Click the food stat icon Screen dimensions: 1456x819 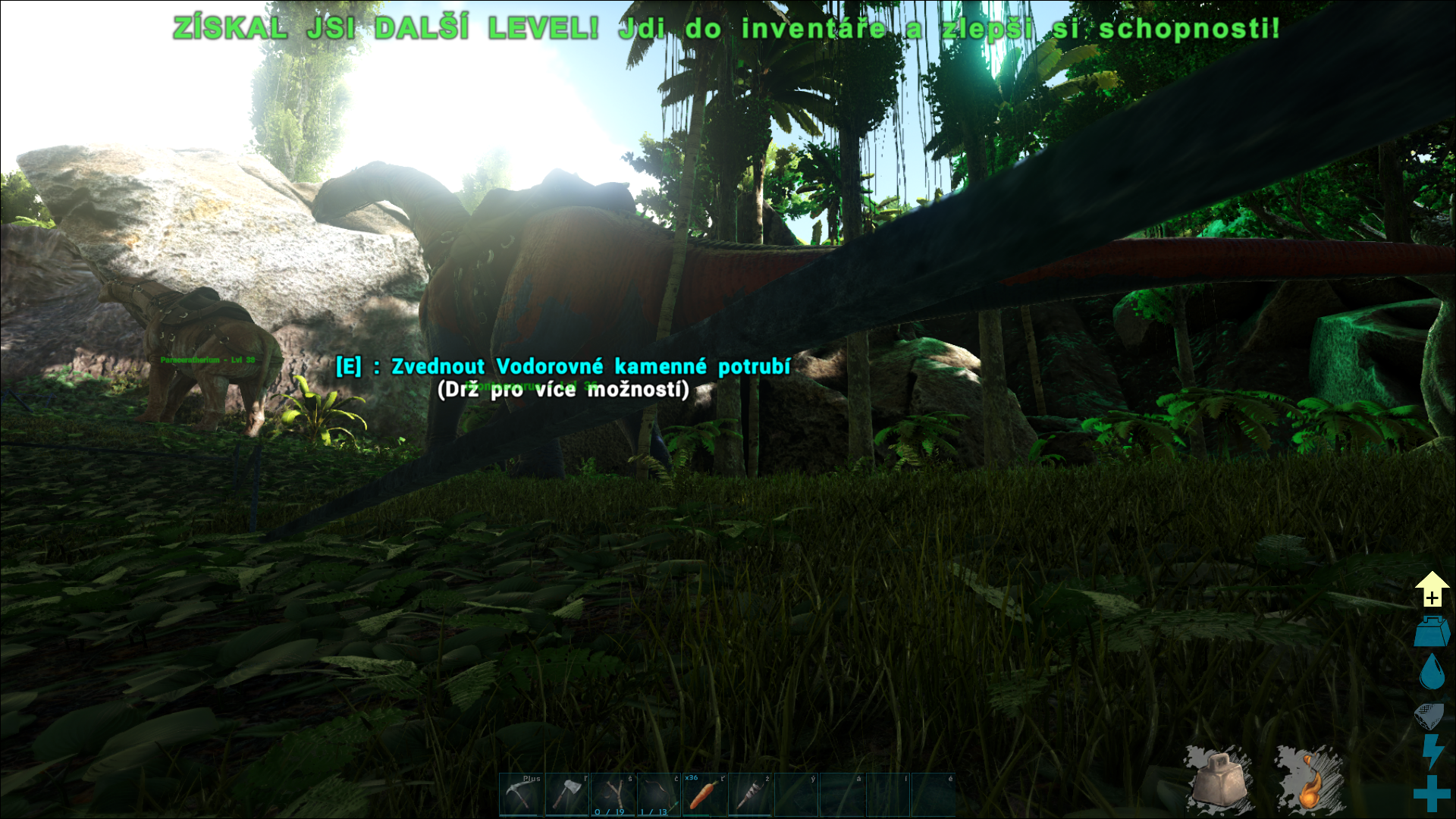pyautogui.click(x=1429, y=714)
